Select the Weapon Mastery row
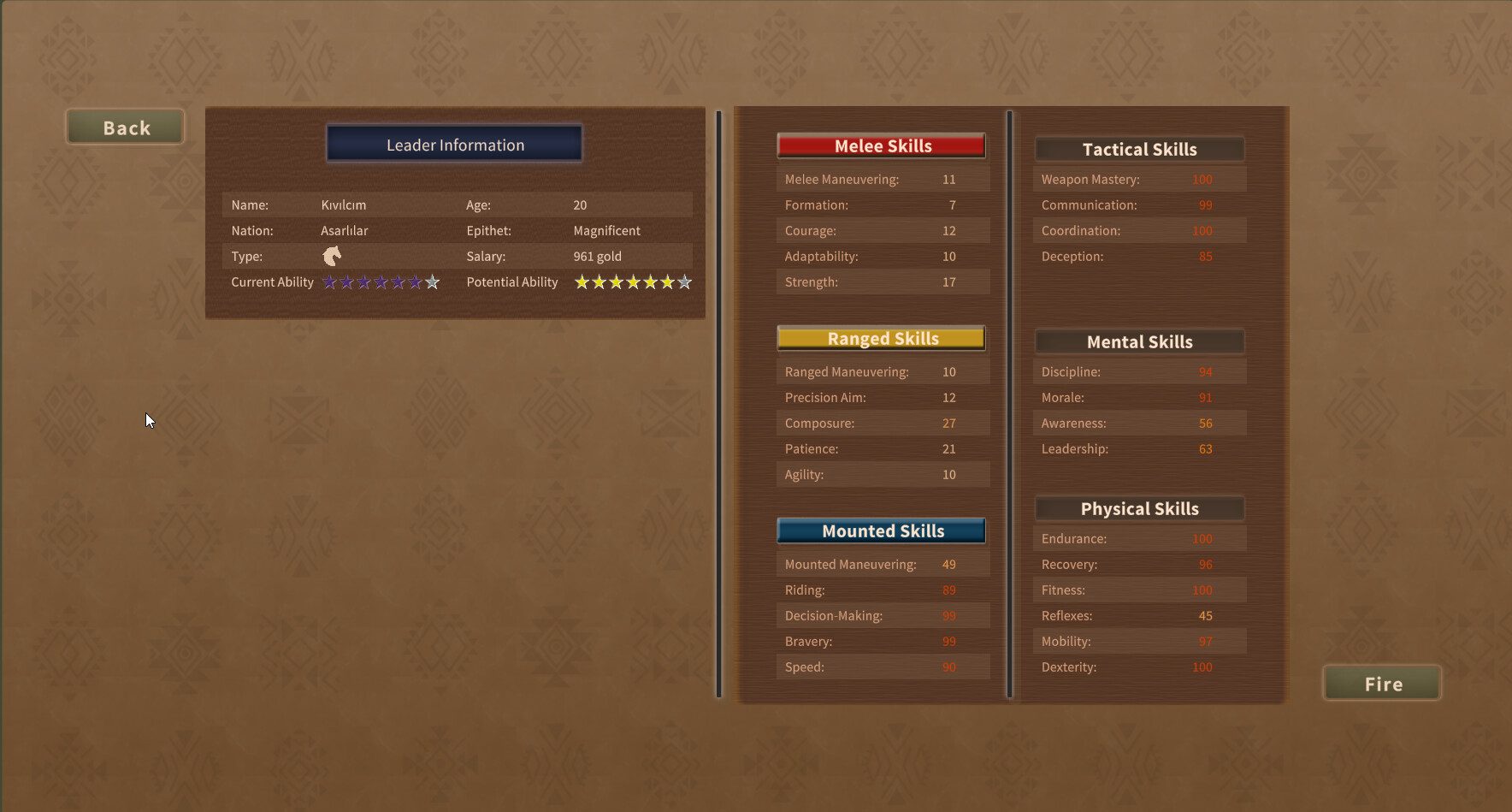The image size is (1512, 812). [1139, 179]
